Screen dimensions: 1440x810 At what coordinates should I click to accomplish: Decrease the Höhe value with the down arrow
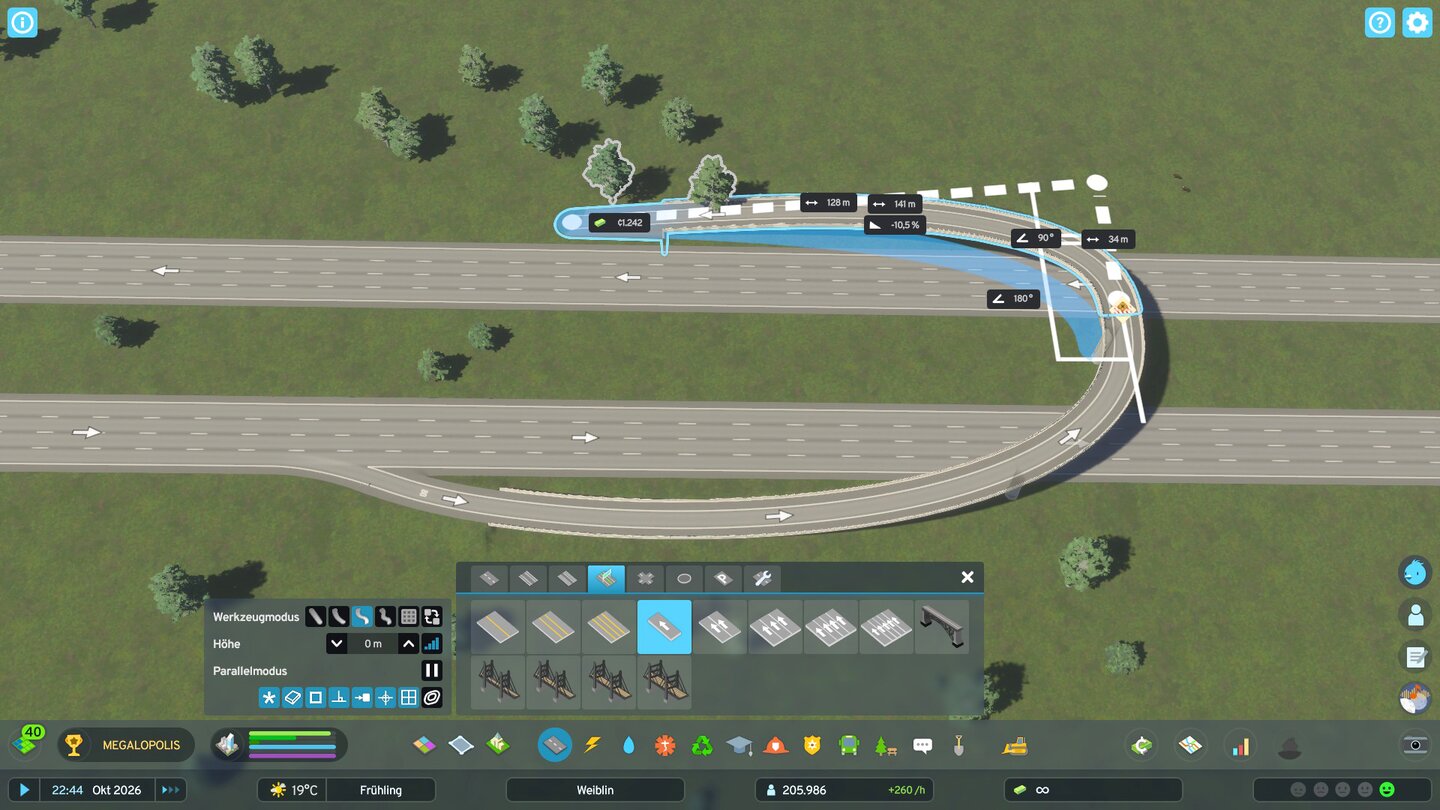337,643
